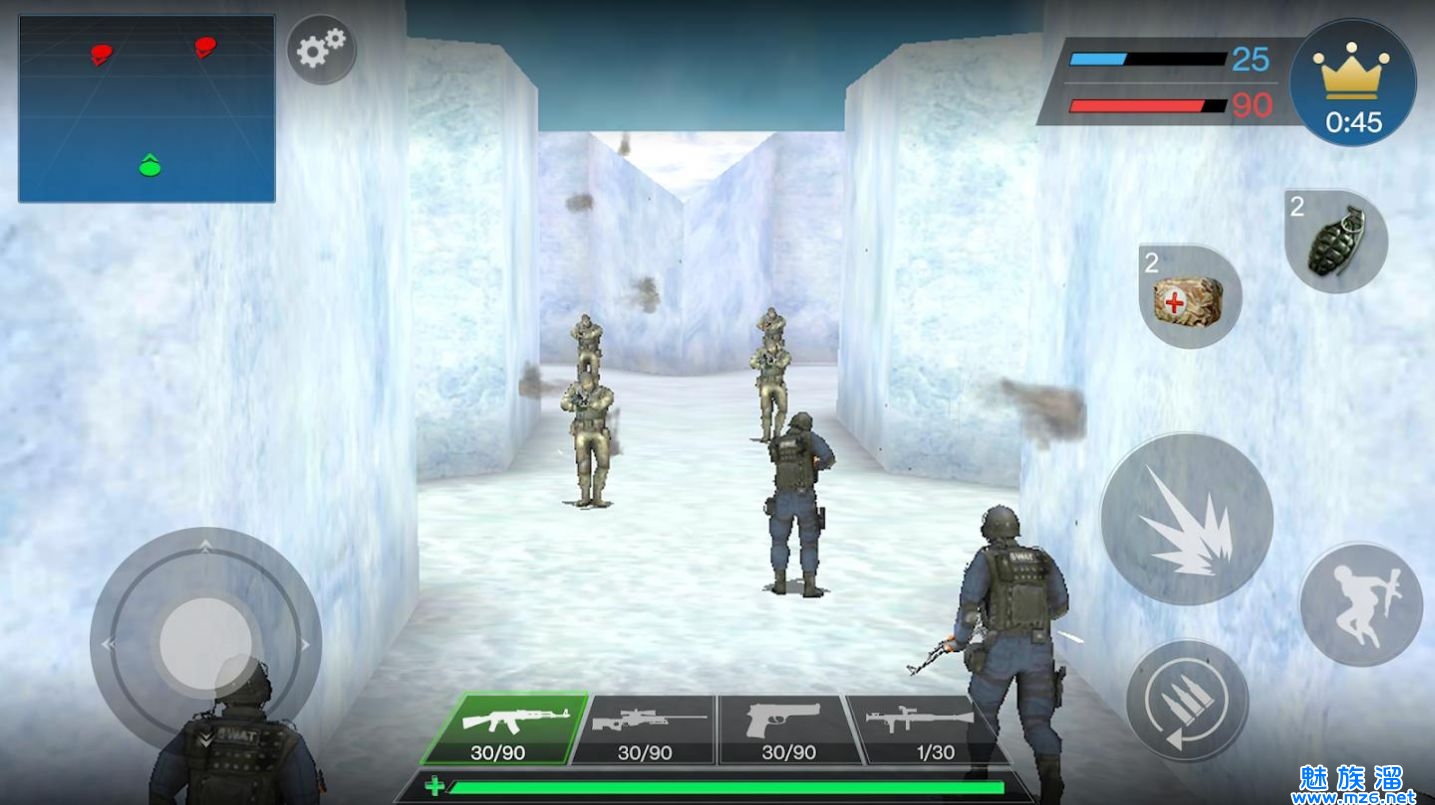Tap the fire shoot button
The height and width of the screenshot is (805, 1435).
tap(1186, 519)
